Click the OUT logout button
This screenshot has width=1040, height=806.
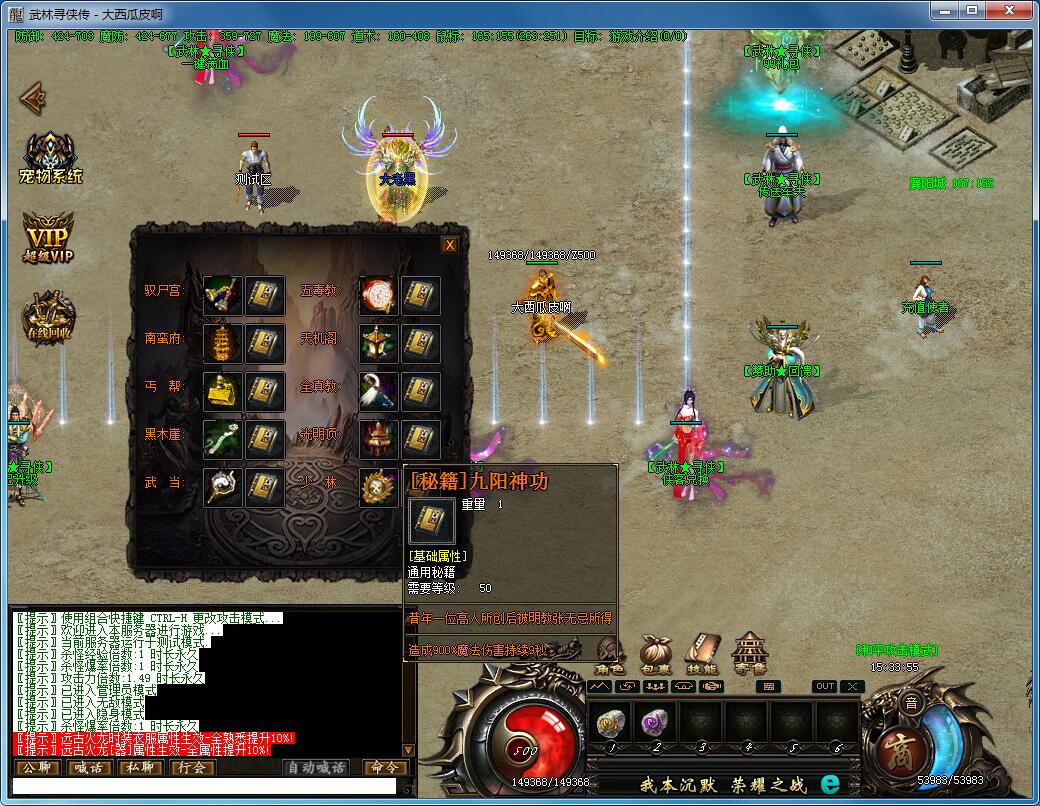[x=824, y=686]
